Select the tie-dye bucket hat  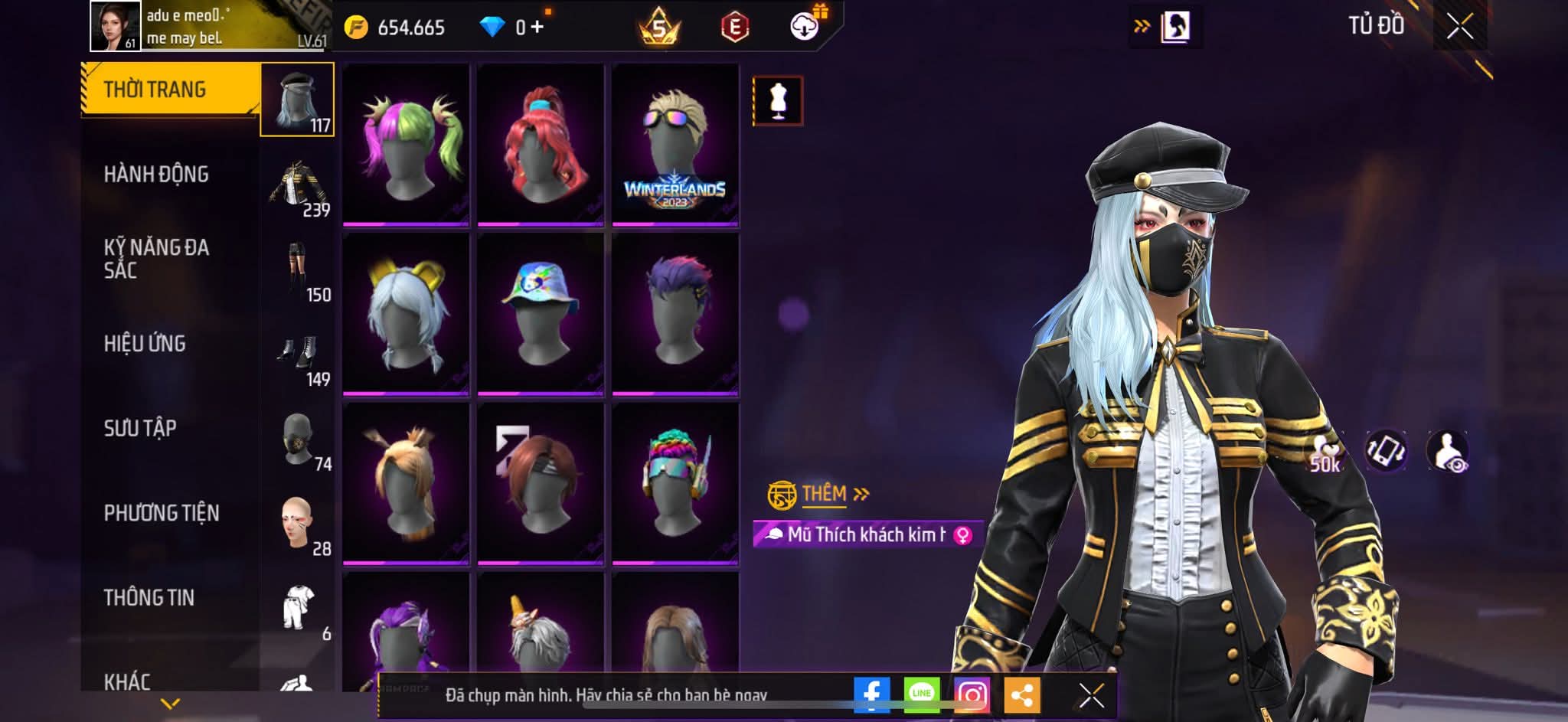pyautogui.click(x=541, y=313)
